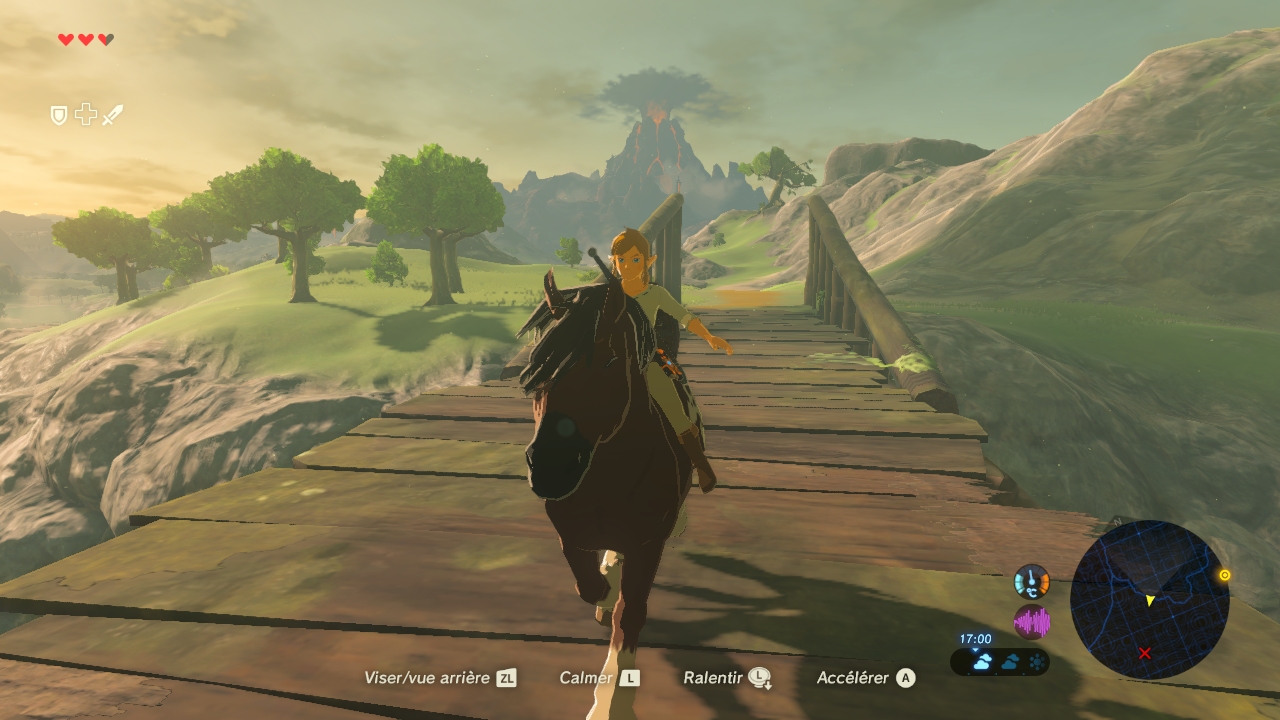Click the temperature gauge icon
Image resolution: width=1280 pixels, height=720 pixels.
[1031, 582]
